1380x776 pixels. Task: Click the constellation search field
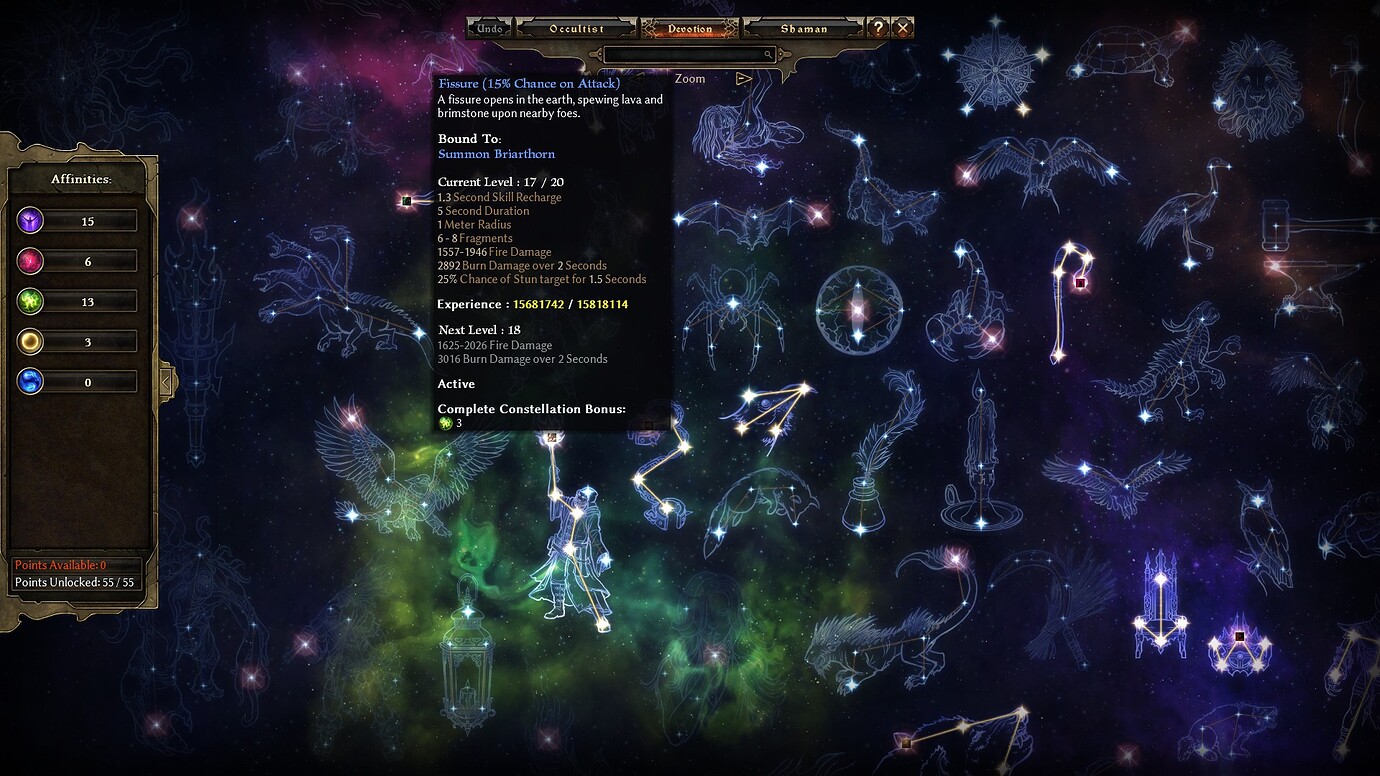(688, 55)
